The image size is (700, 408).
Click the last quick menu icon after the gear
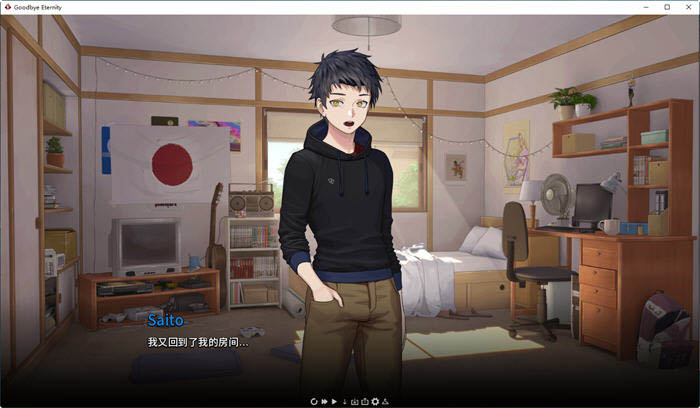tap(386, 401)
